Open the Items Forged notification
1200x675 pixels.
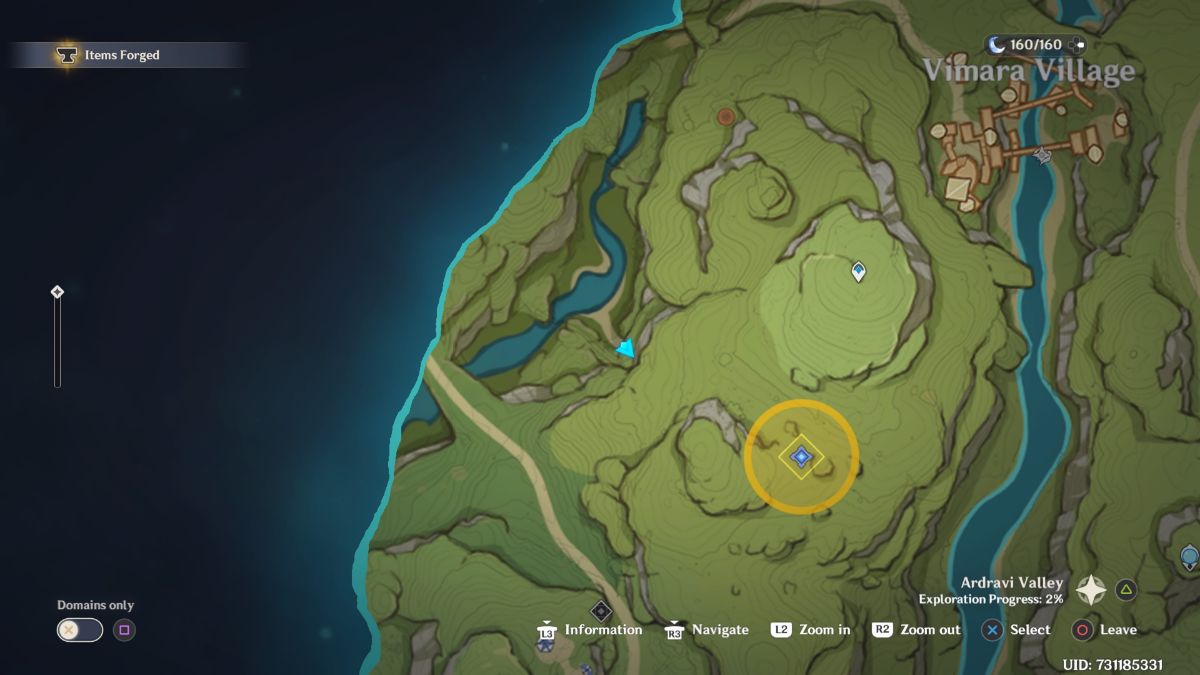click(122, 55)
